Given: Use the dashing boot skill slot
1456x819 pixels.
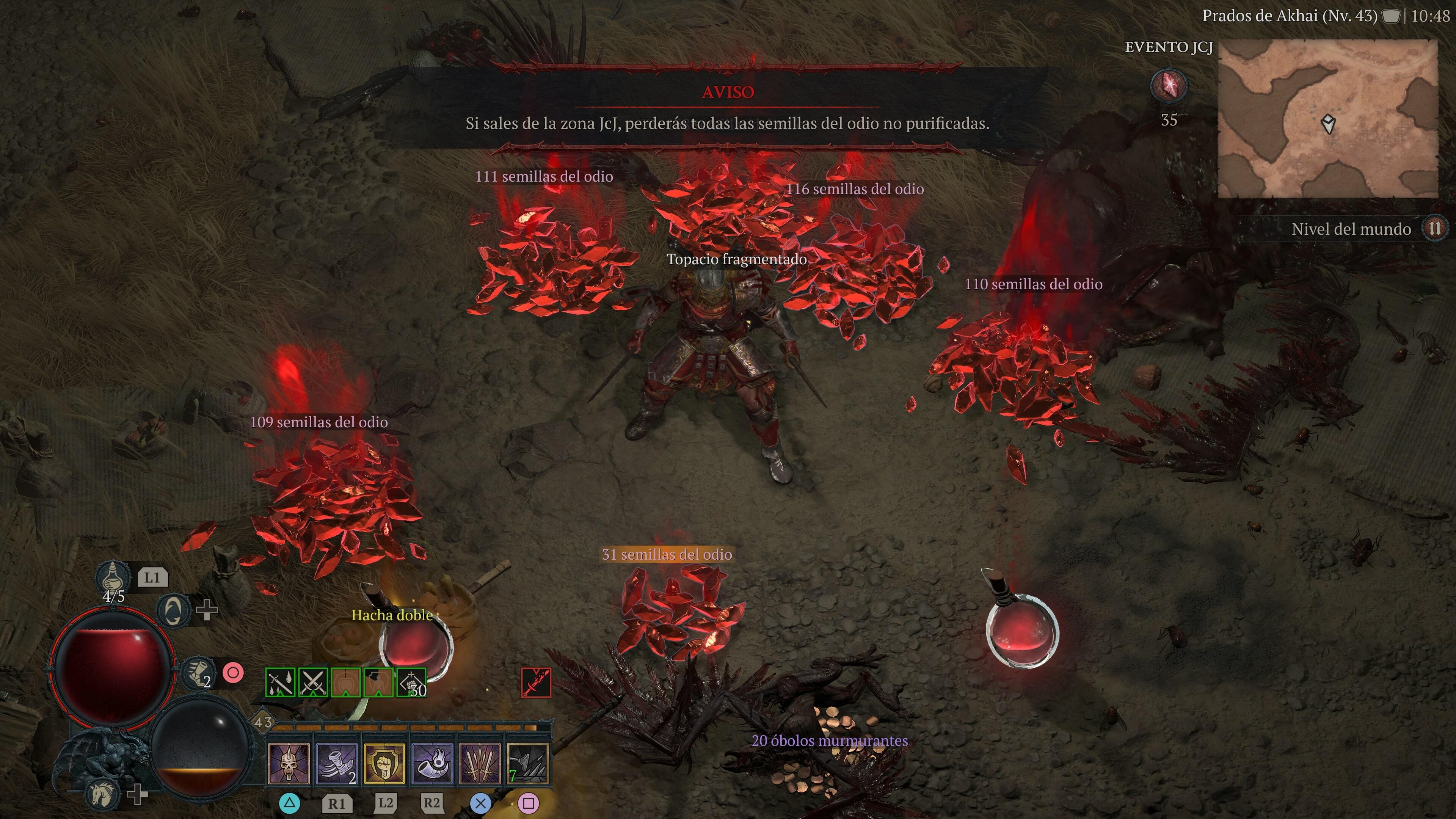Looking at the screenshot, I should coord(336,764).
